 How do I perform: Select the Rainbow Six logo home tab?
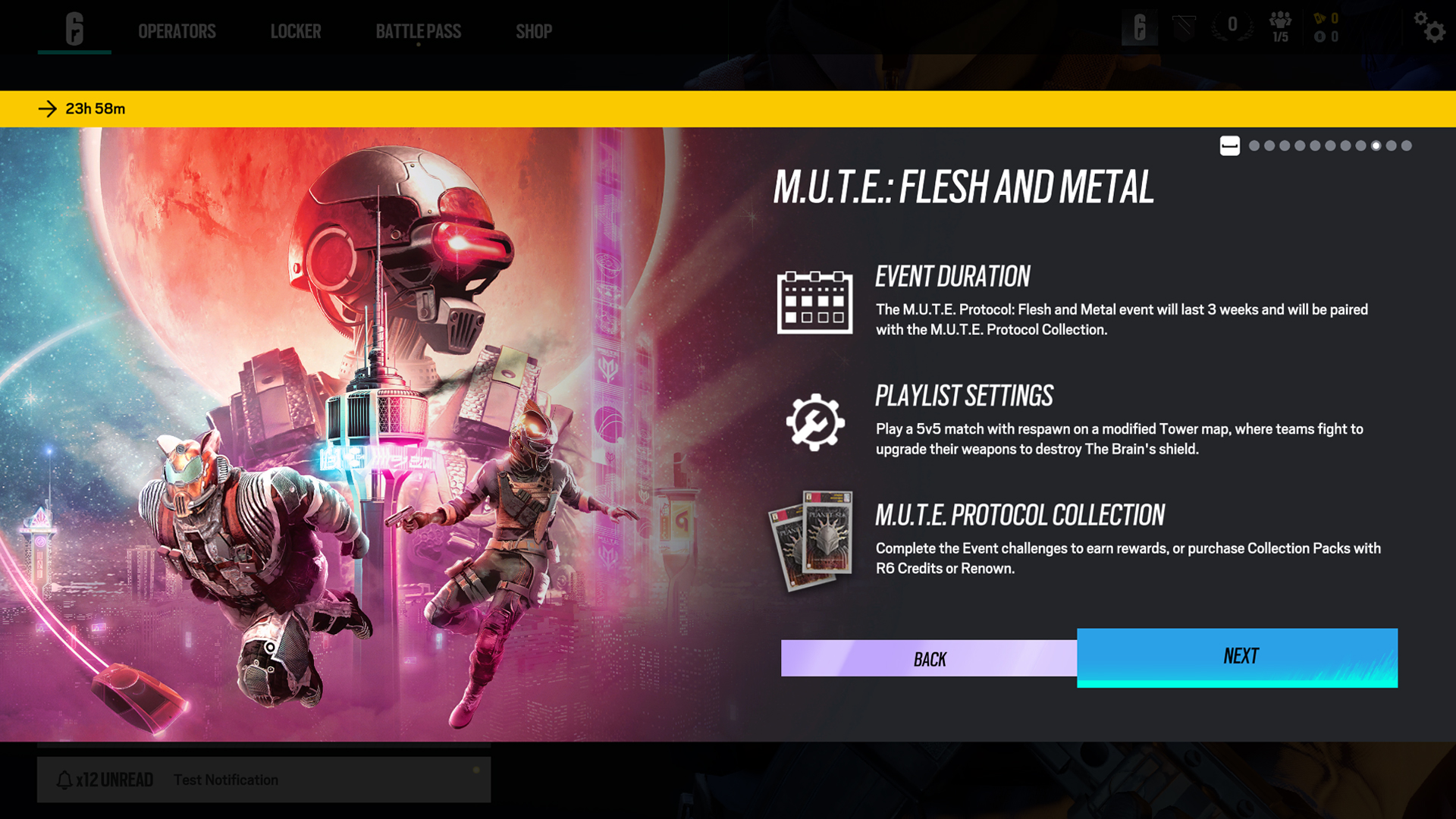pos(74,29)
